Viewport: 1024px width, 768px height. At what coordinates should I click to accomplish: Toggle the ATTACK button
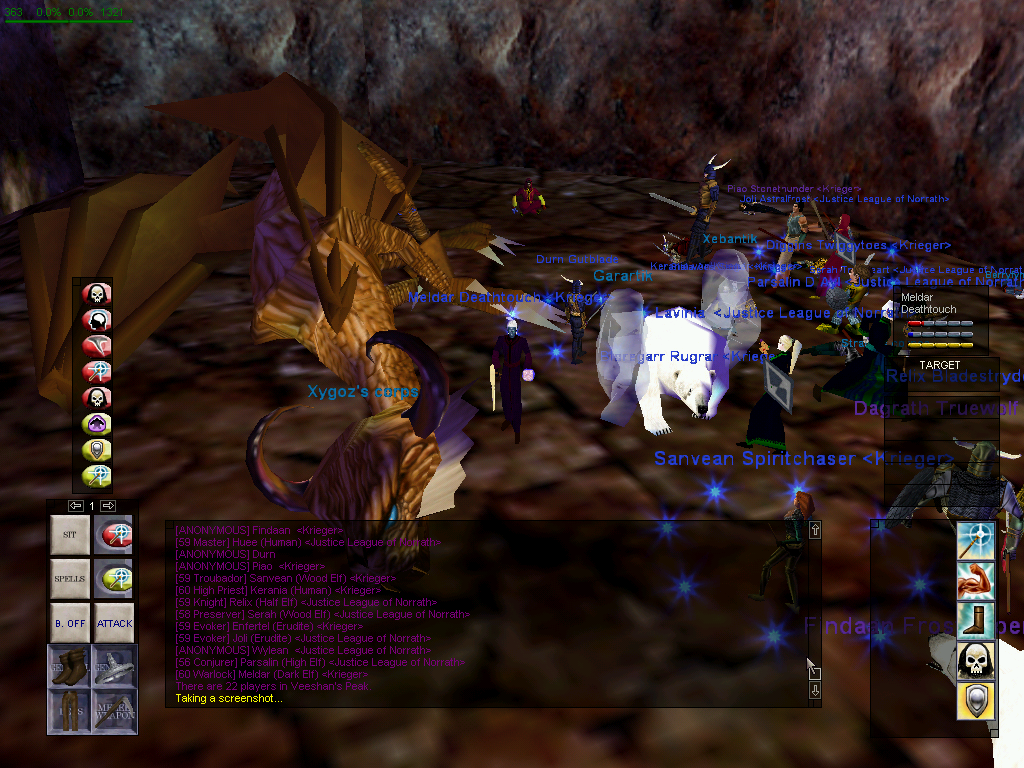pos(114,623)
